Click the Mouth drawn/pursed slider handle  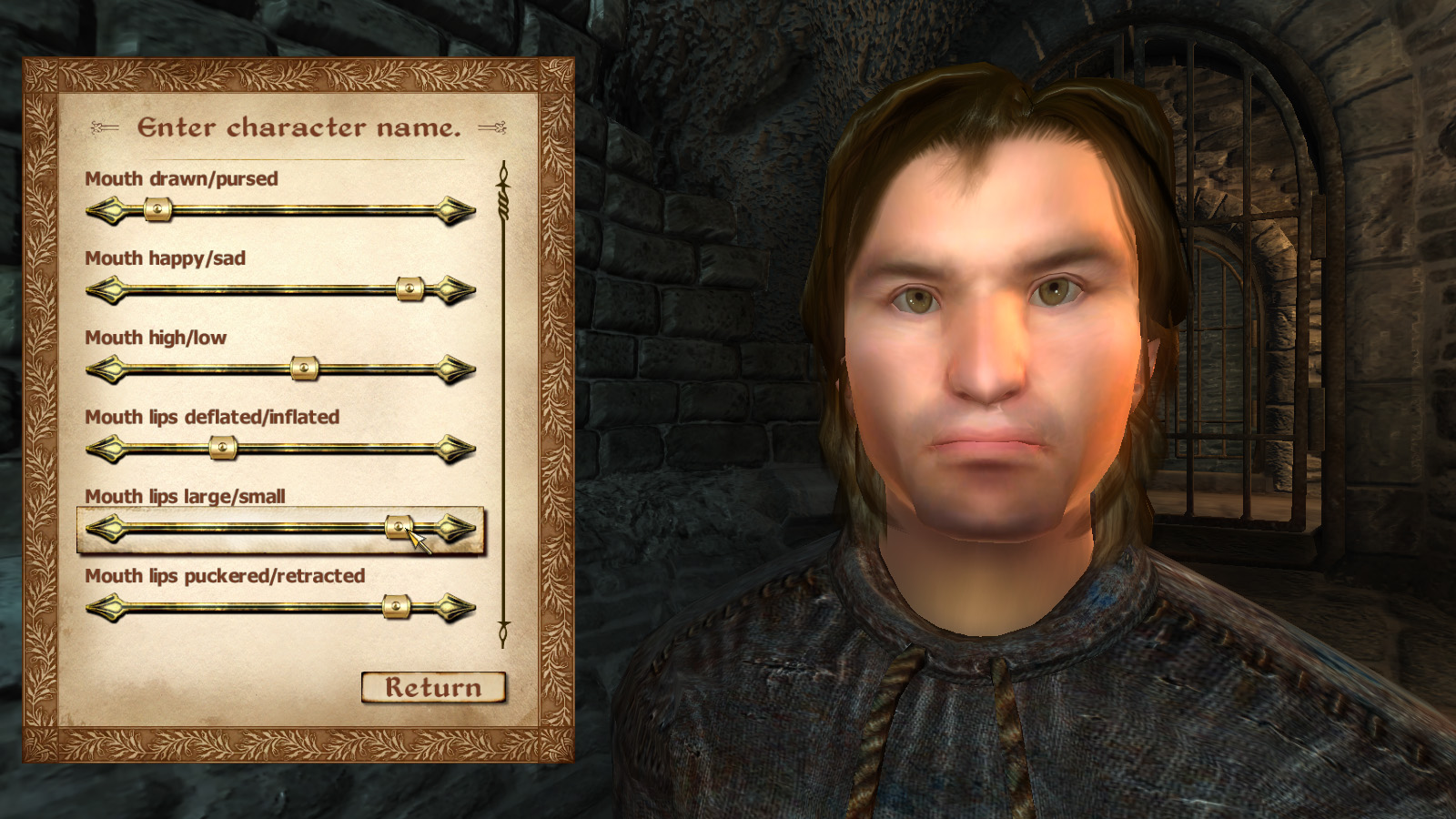pos(159,211)
